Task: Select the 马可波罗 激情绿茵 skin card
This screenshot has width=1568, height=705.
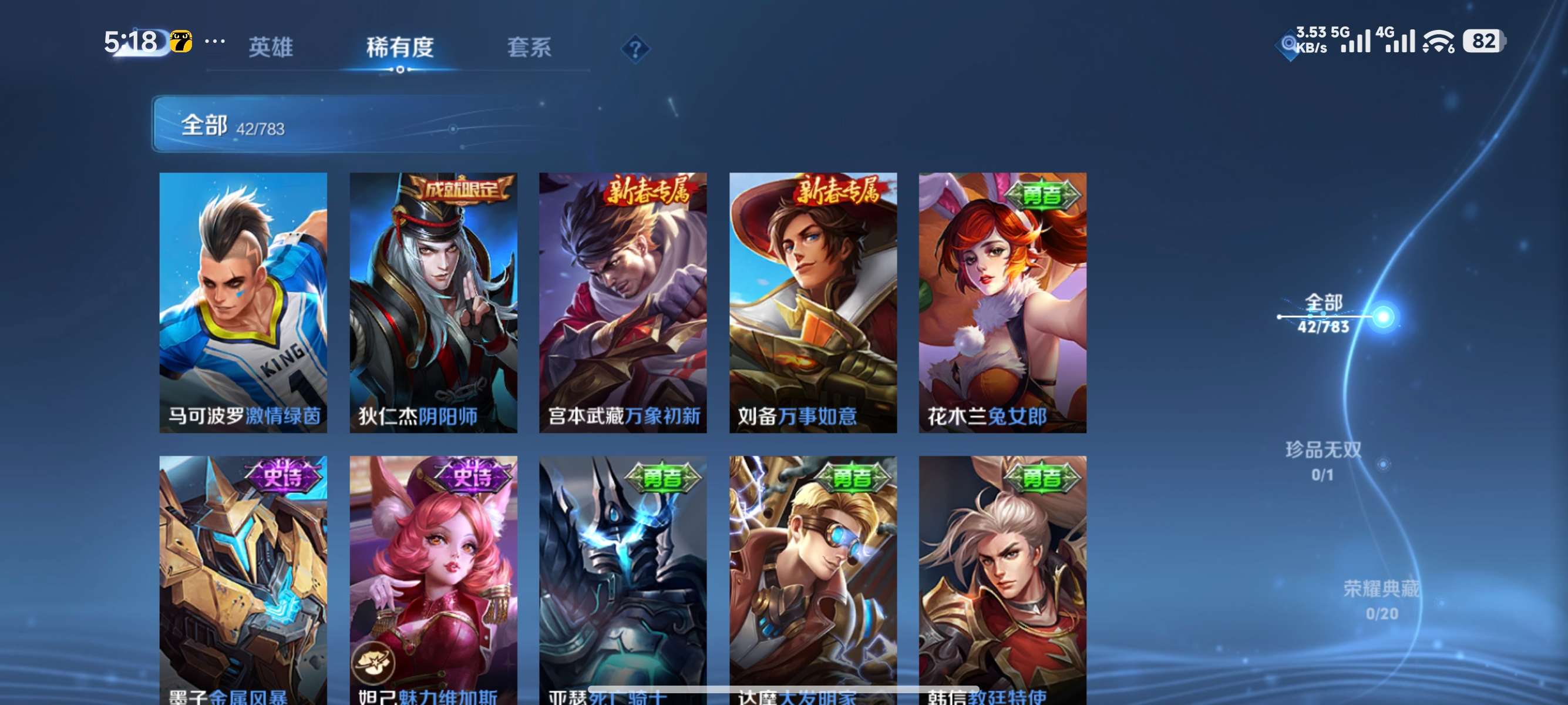Action: [x=243, y=303]
